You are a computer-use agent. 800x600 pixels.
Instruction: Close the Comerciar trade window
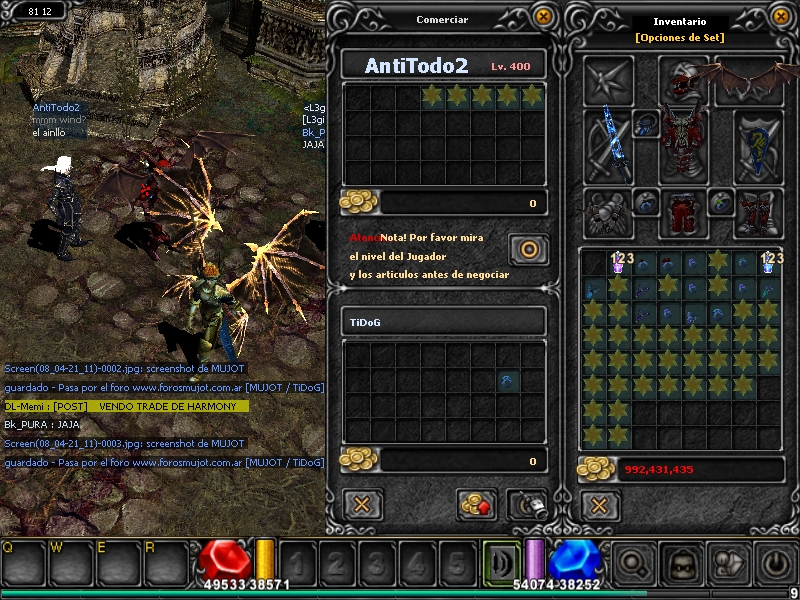tap(543, 17)
